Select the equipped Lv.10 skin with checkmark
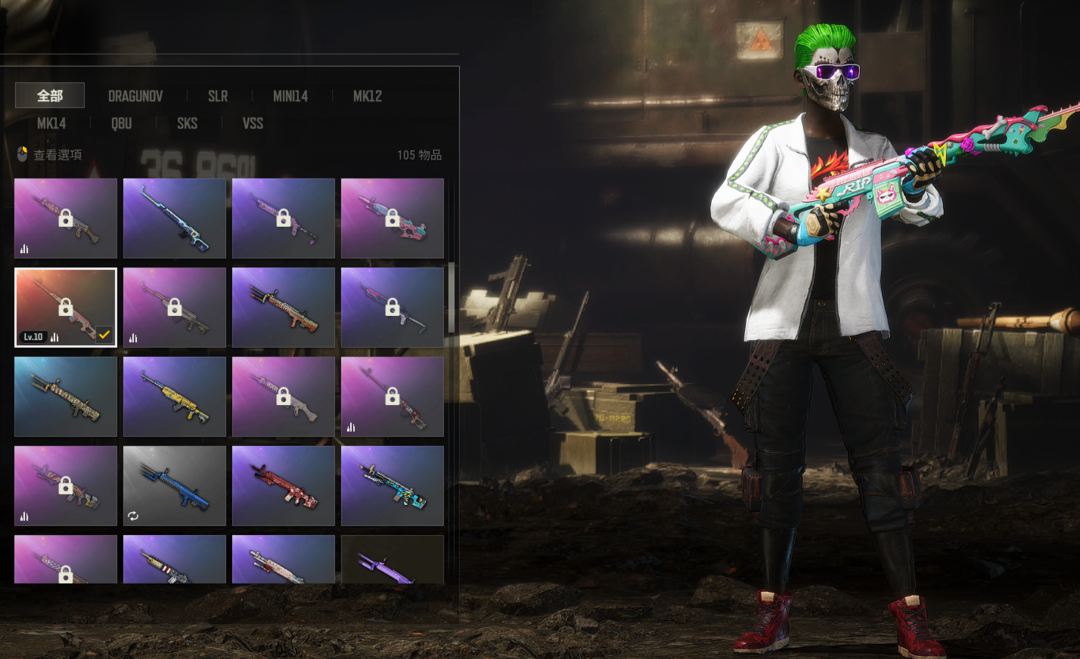The height and width of the screenshot is (659, 1080). point(65,307)
